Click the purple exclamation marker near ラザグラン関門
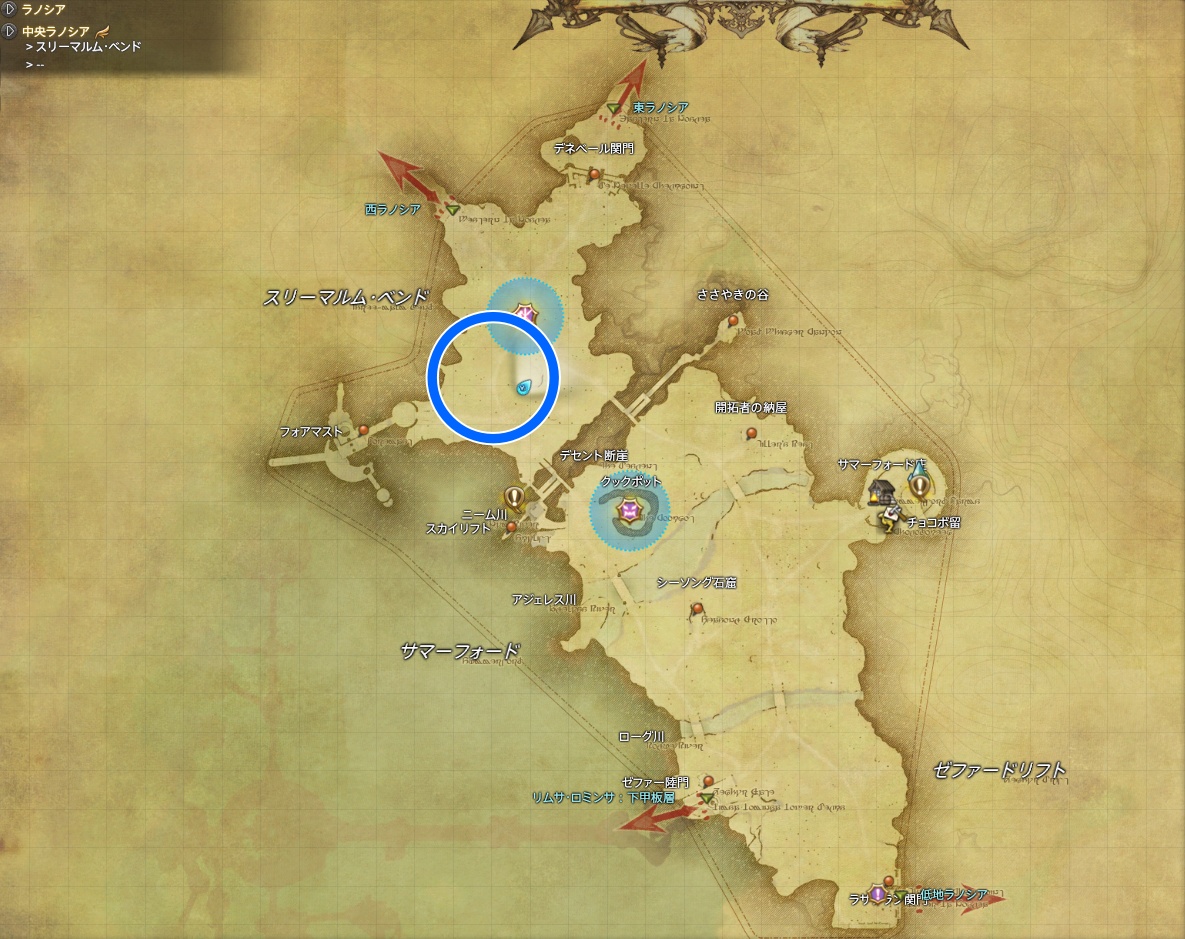 click(x=877, y=893)
